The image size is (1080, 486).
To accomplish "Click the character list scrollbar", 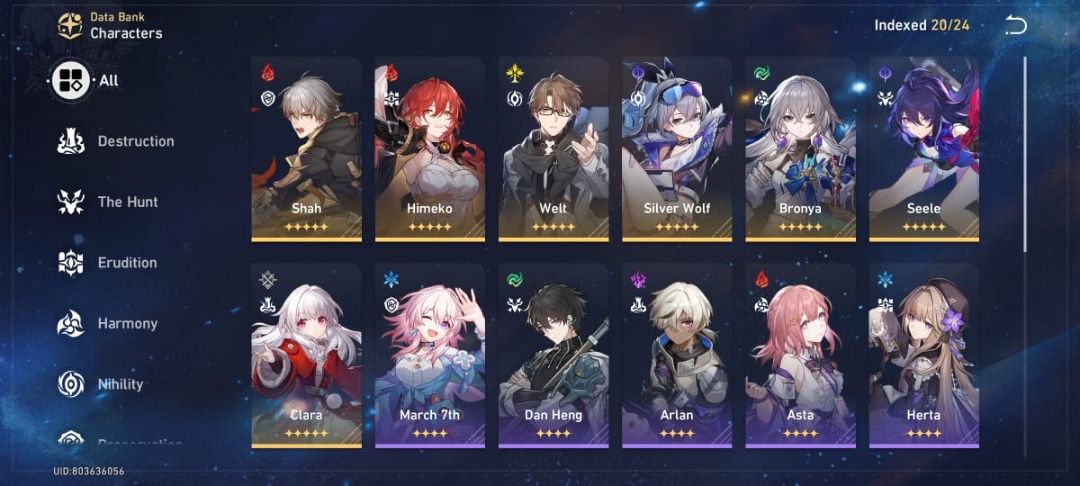I will [1025, 155].
